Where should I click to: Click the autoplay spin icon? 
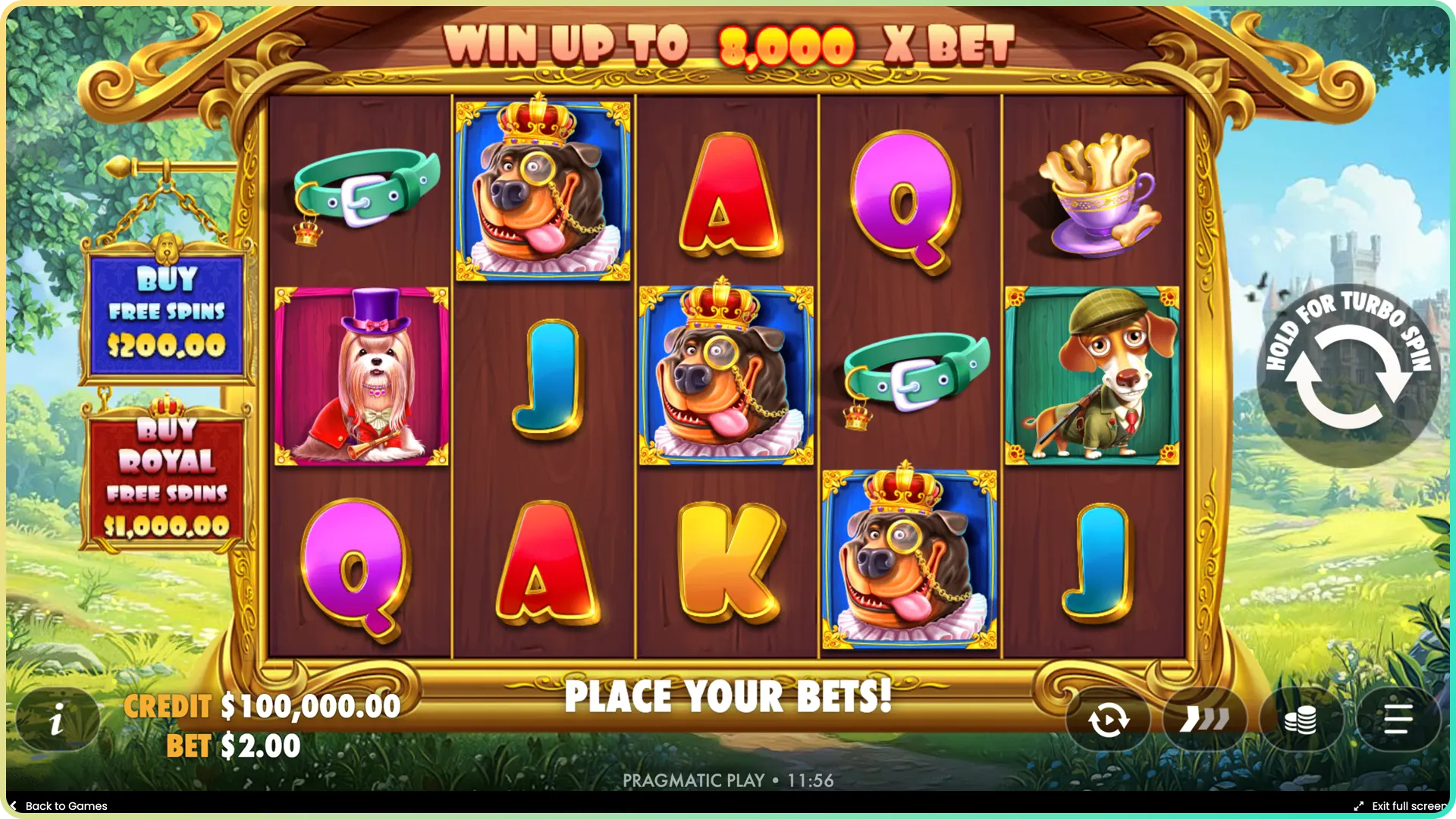click(x=1107, y=719)
